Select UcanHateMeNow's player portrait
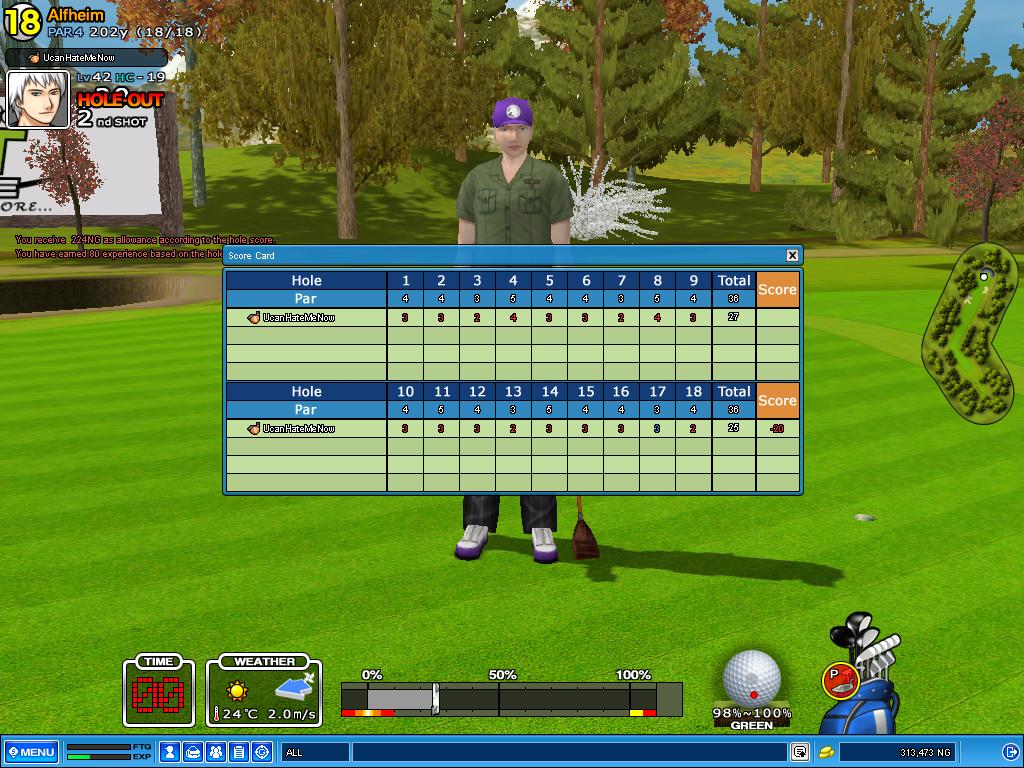This screenshot has width=1024, height=768. coord(39,99)
